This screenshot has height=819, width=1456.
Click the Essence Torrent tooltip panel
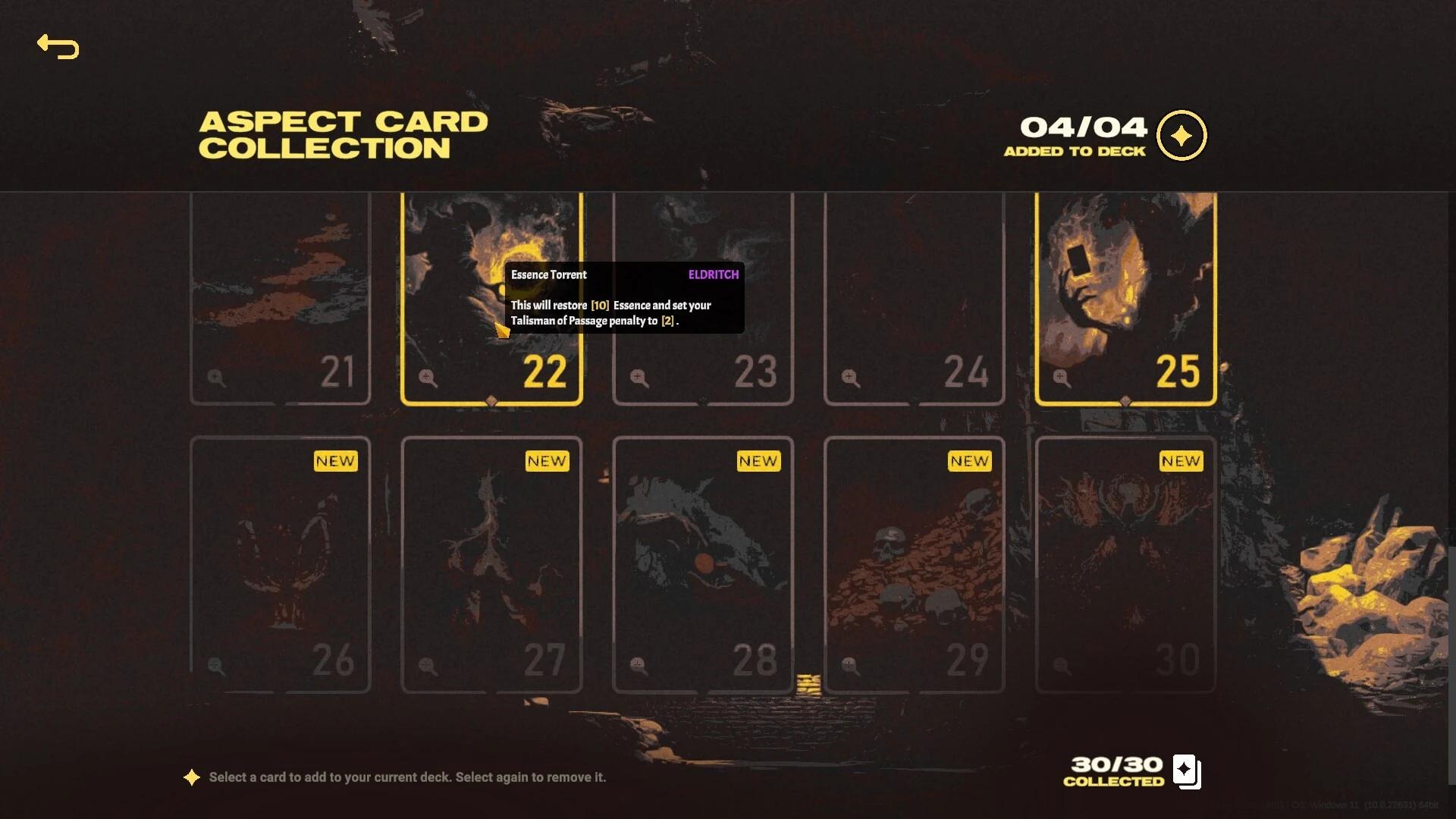pyautogui.click(x=625, y=297)
